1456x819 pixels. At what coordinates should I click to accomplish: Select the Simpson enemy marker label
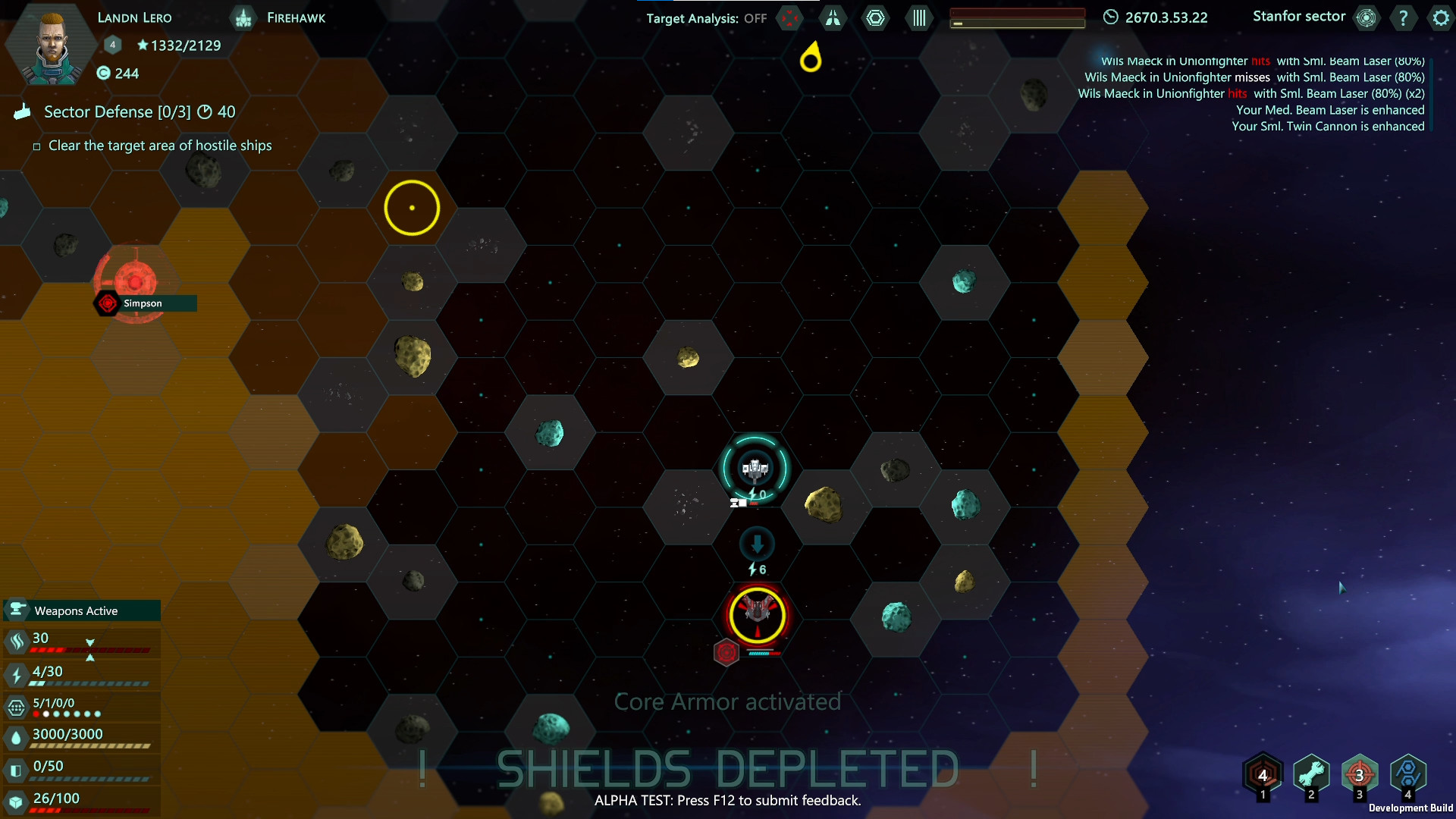coord(143,303)
